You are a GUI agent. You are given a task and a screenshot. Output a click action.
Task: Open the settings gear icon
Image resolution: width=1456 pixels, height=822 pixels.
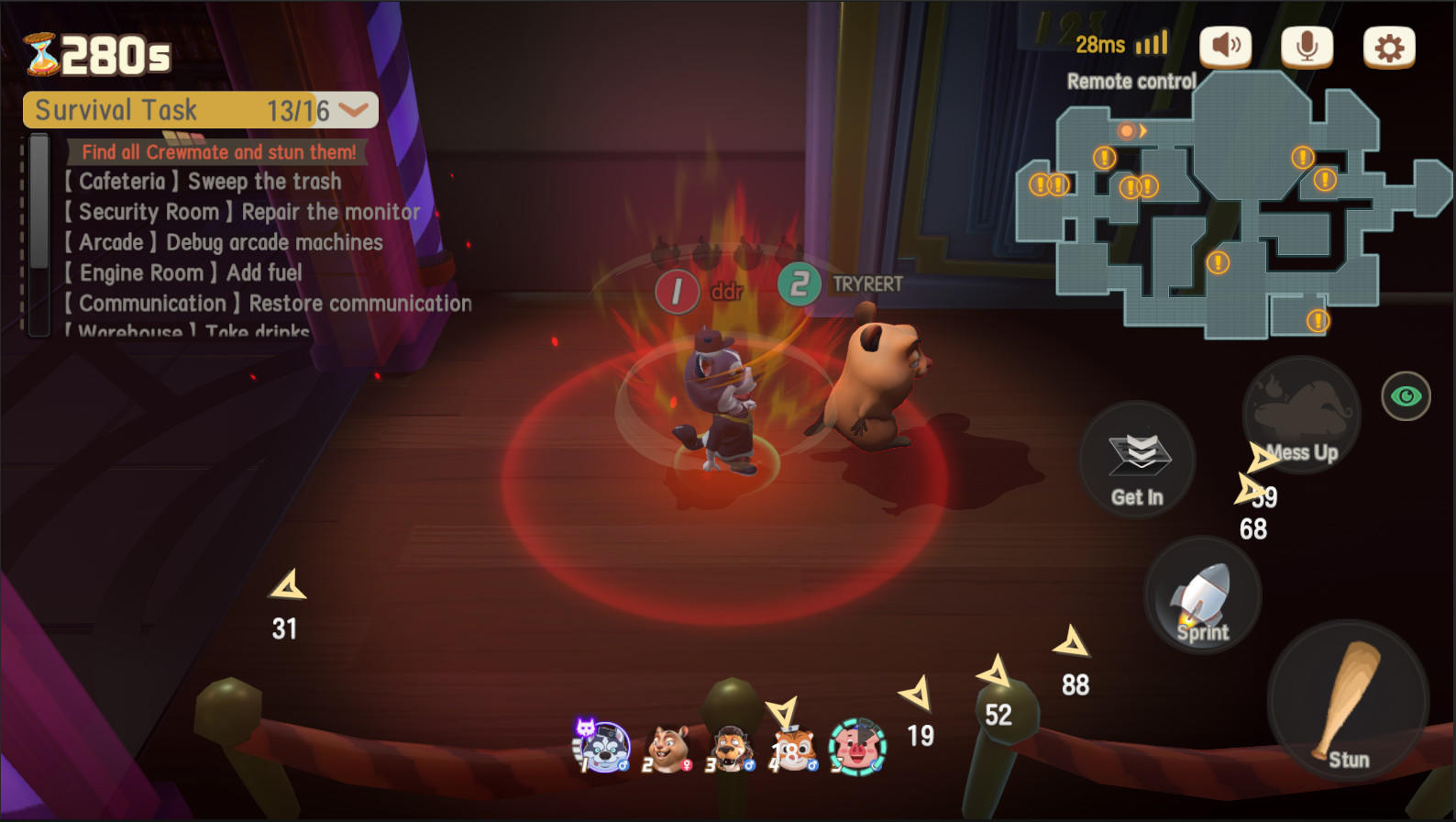[1386, 46]
